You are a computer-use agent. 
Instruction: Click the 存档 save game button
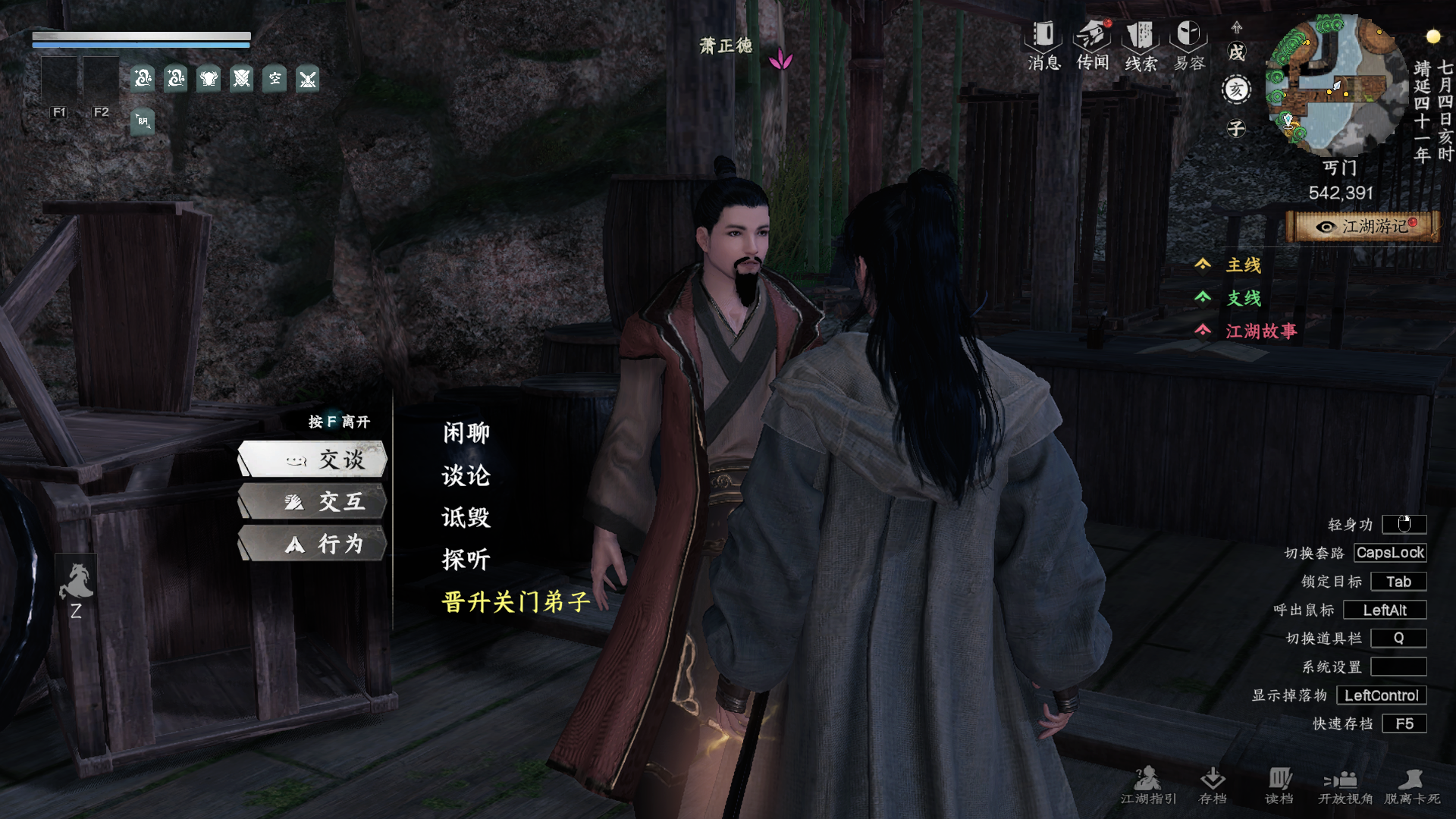[1213, 785]
